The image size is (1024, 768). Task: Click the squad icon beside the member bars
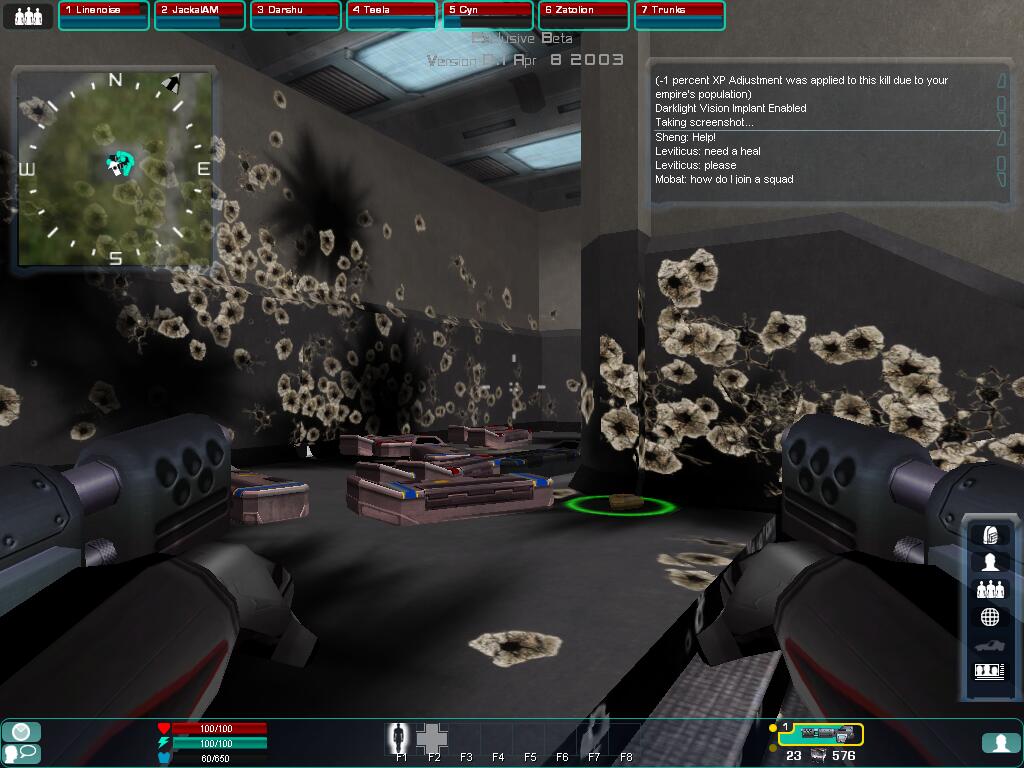[x=28, y=16]
